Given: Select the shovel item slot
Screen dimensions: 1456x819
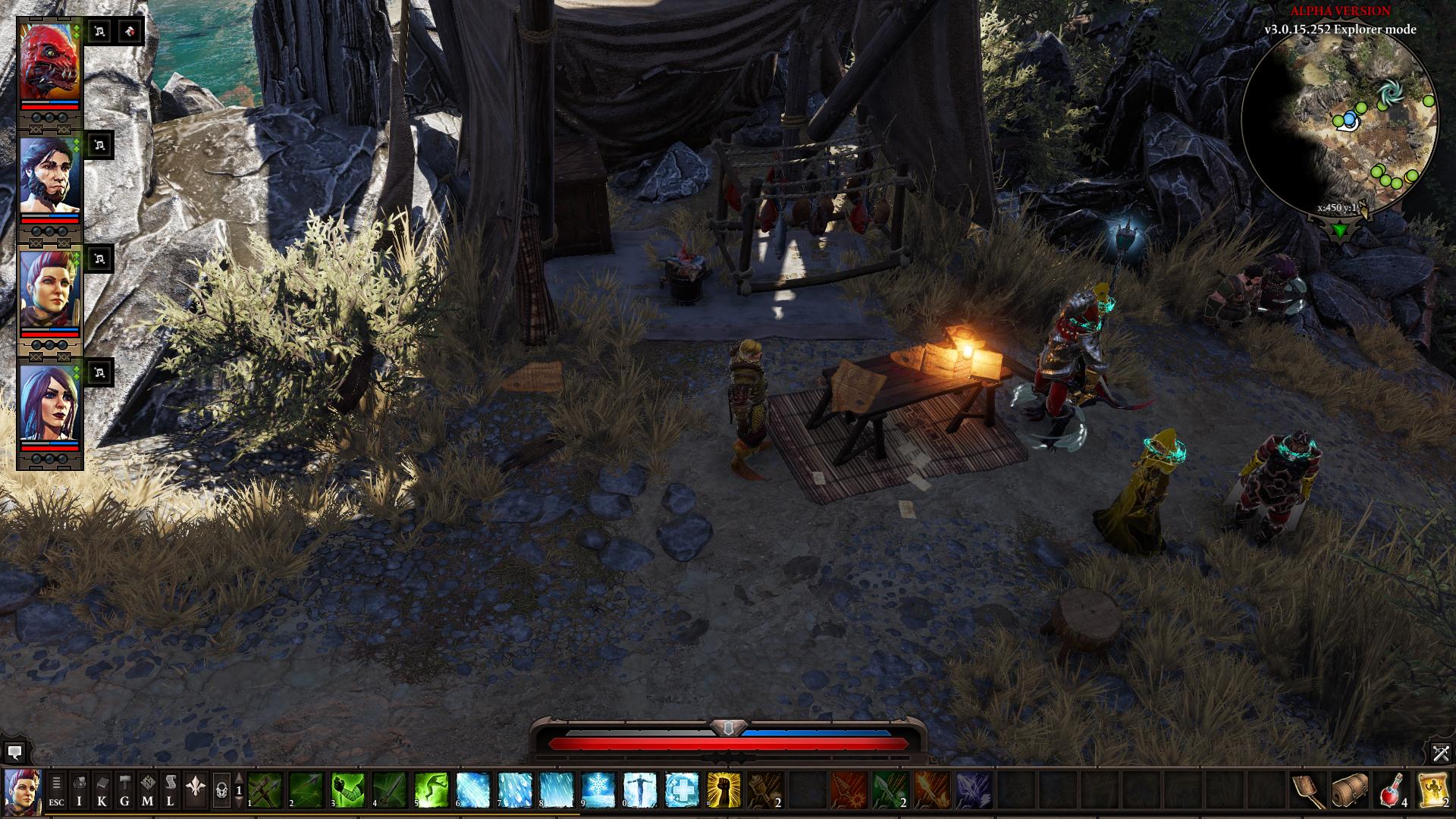Looking at the screenshot, I should pos(1309,790).
